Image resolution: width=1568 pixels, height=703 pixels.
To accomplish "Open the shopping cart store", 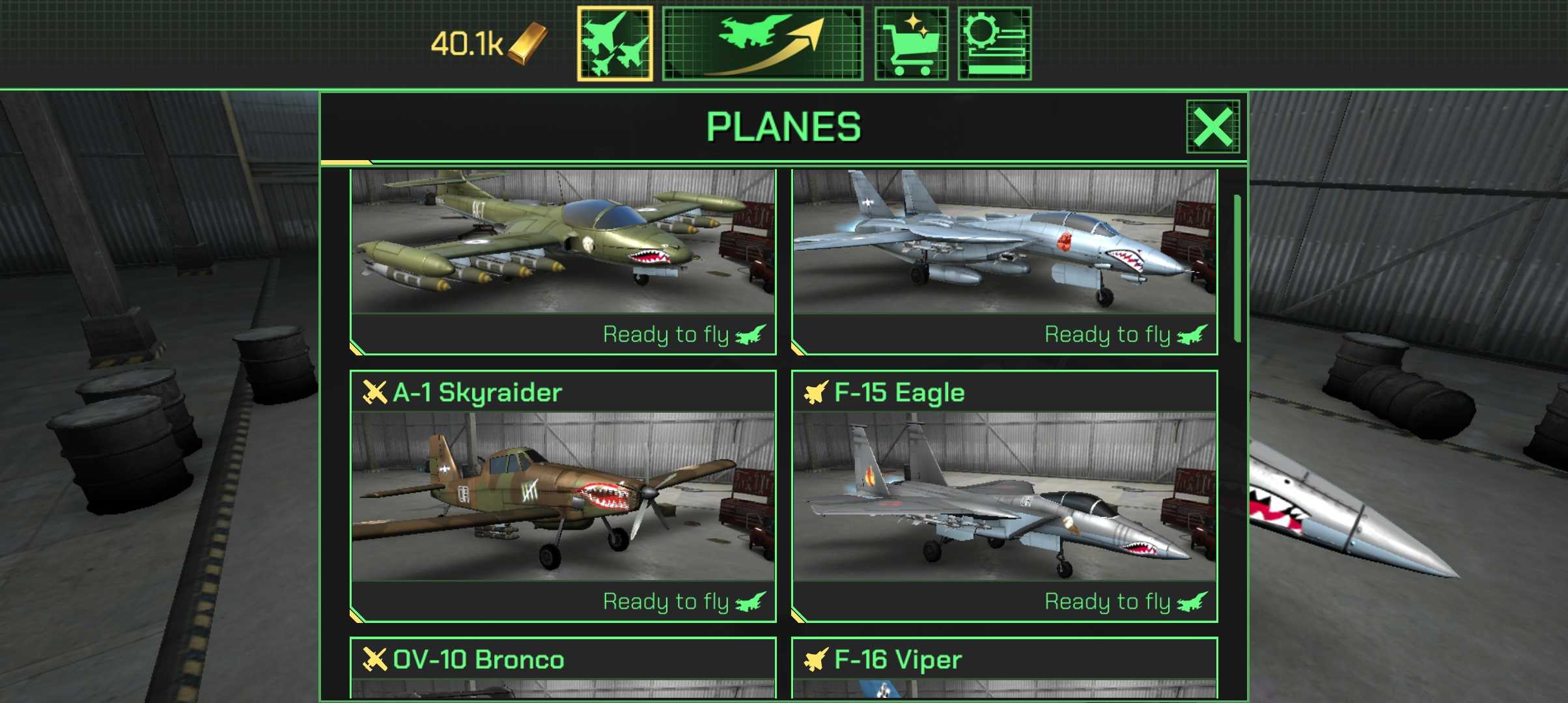I will tap(911, 44).
